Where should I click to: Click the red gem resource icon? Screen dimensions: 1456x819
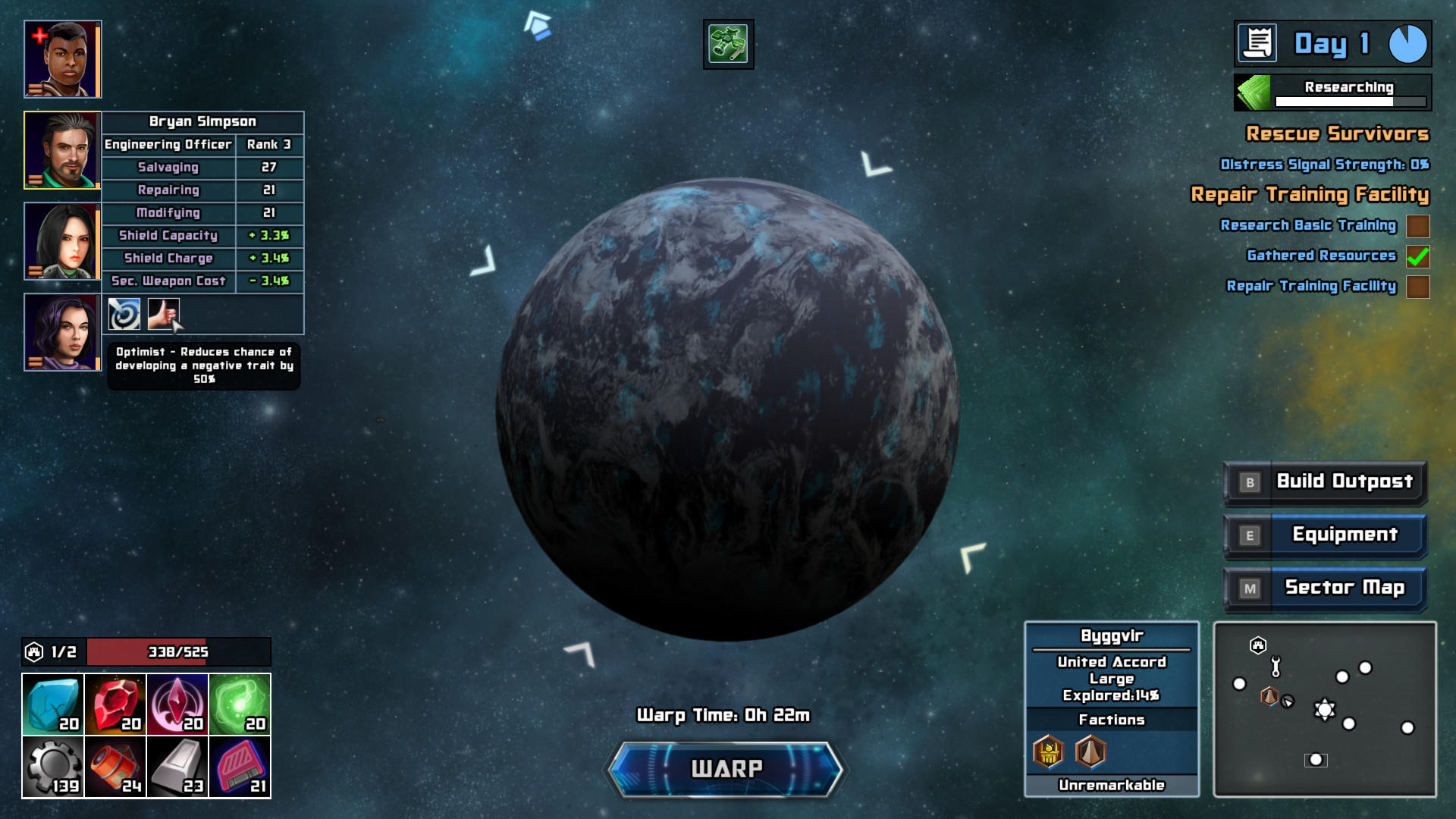pyautogui.click(x=115, y=702)
